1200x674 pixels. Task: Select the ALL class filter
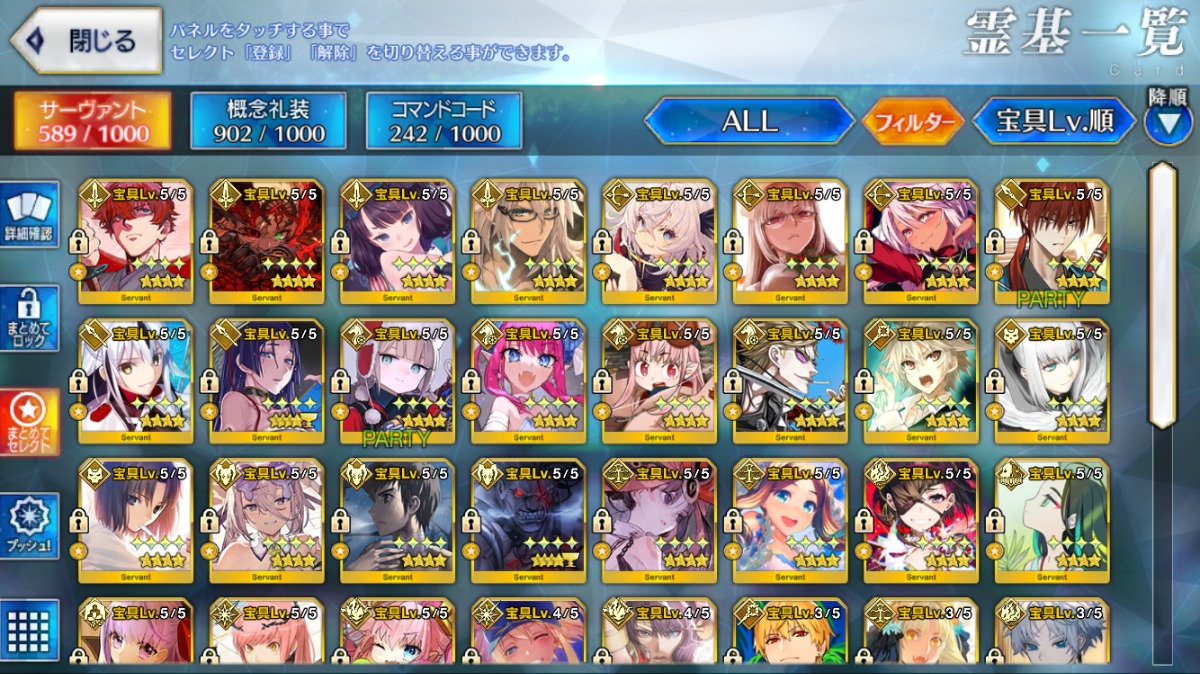[749, 122]
